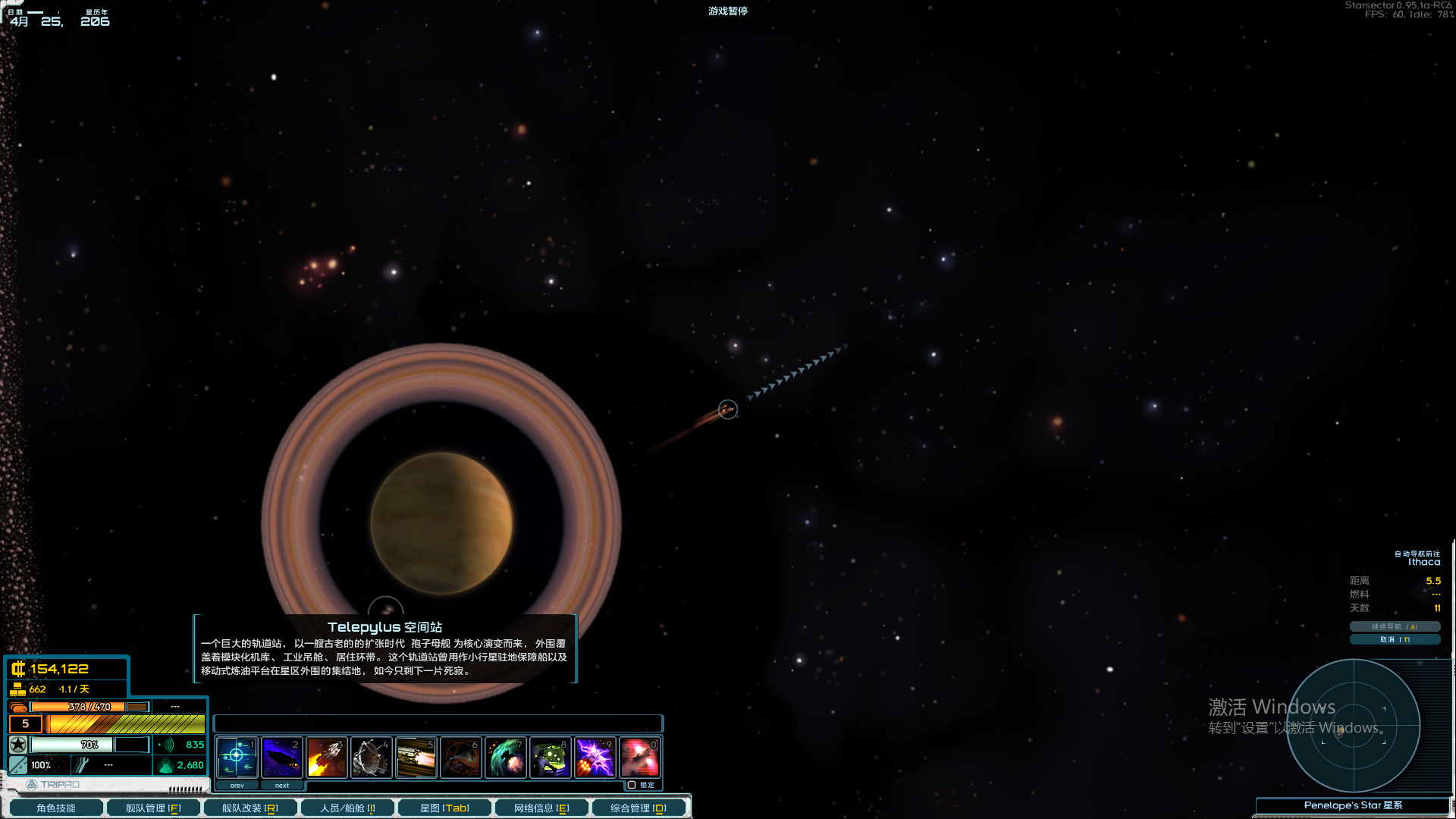Open the 舰队改装 refit screen

click(249, 808)
